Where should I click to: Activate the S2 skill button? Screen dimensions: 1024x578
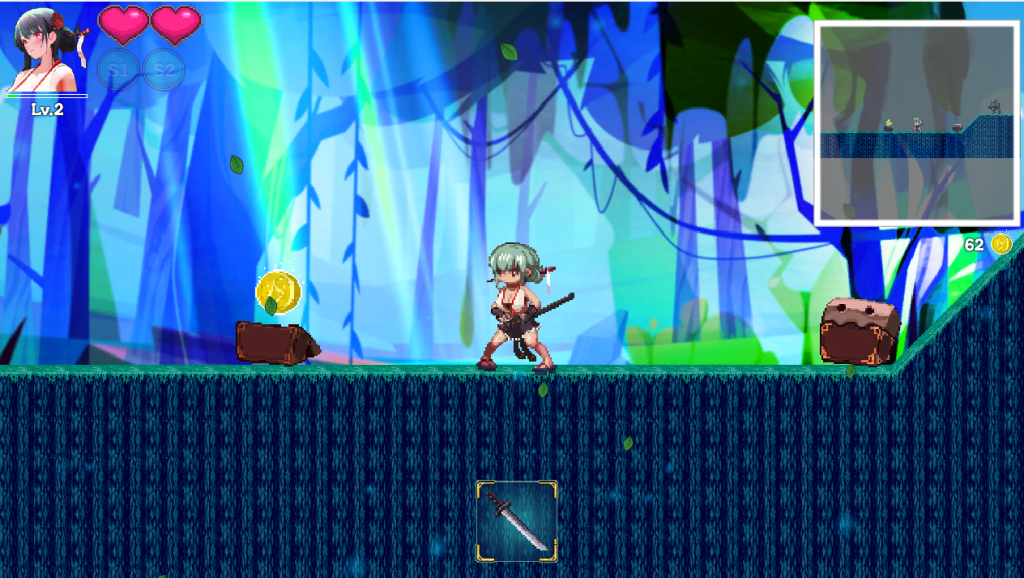(x=164, y=71)
